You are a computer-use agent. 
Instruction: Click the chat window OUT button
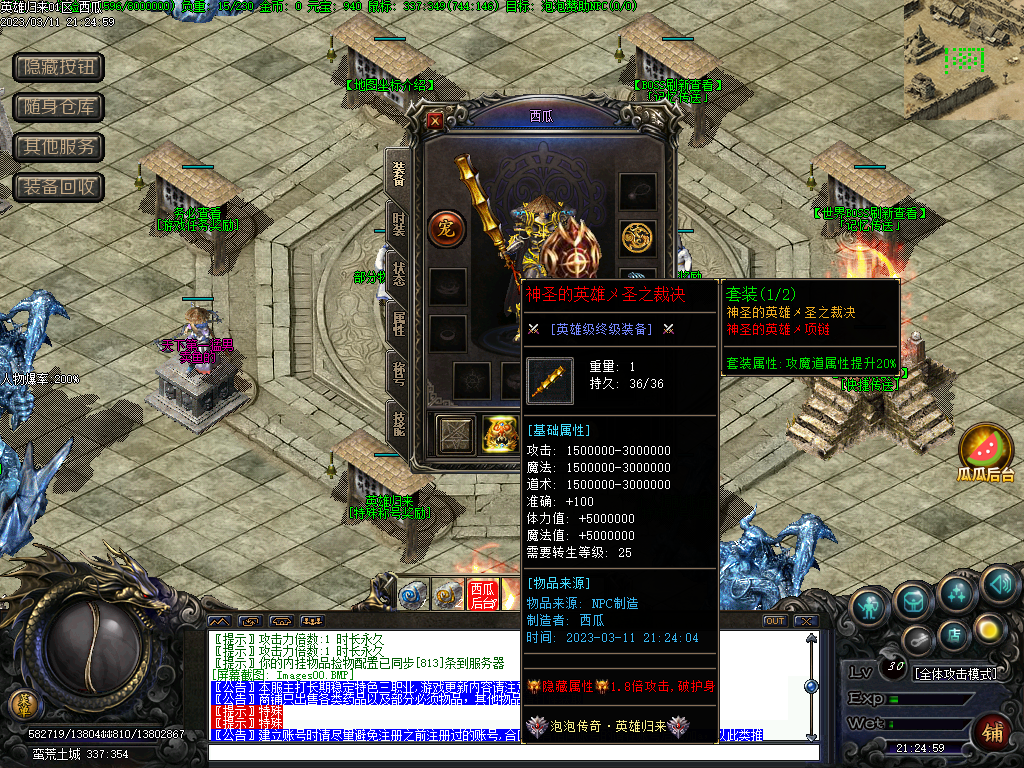click(774, 621)
